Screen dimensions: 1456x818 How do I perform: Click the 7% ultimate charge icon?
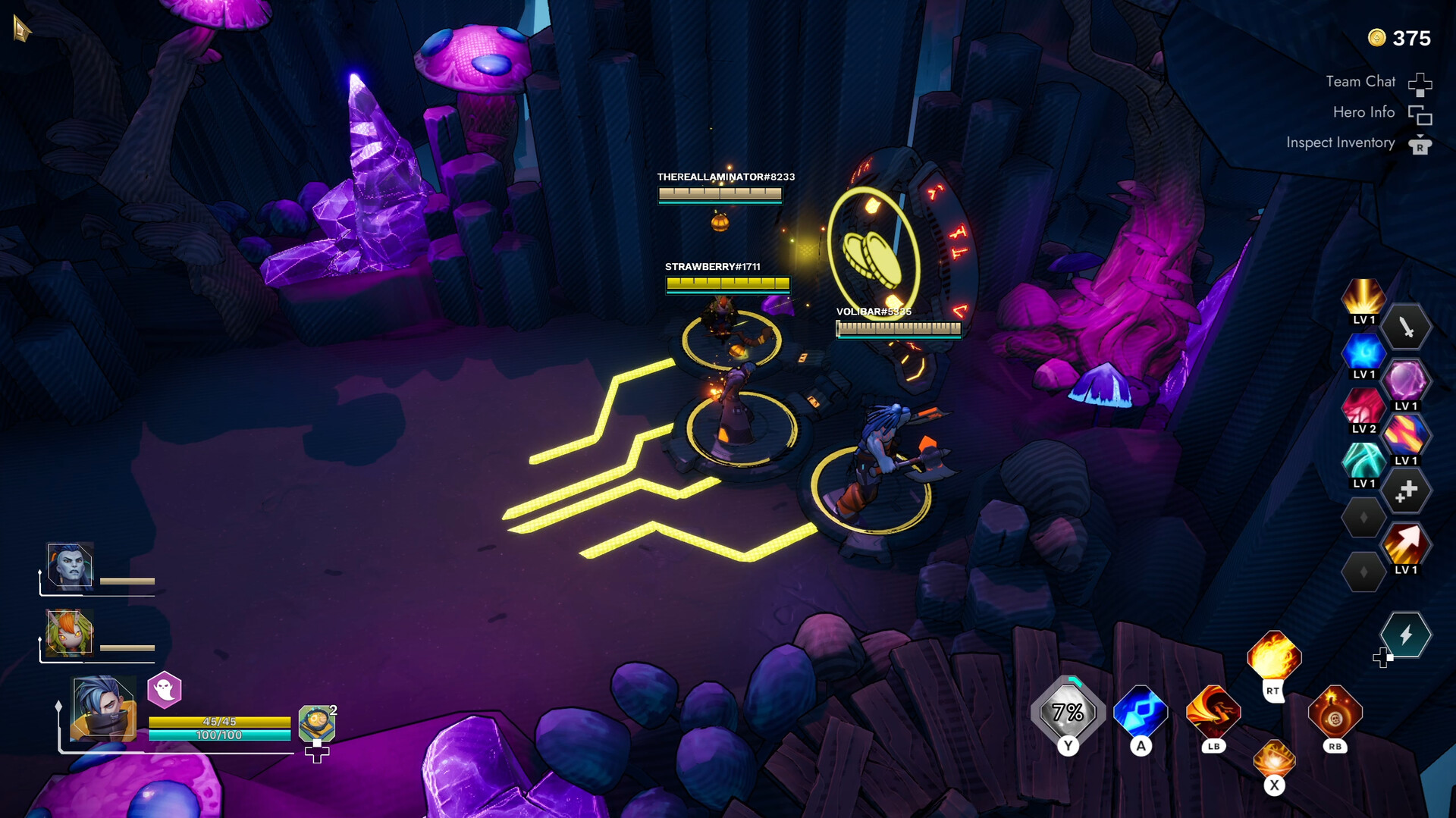tap(1068, 713)
